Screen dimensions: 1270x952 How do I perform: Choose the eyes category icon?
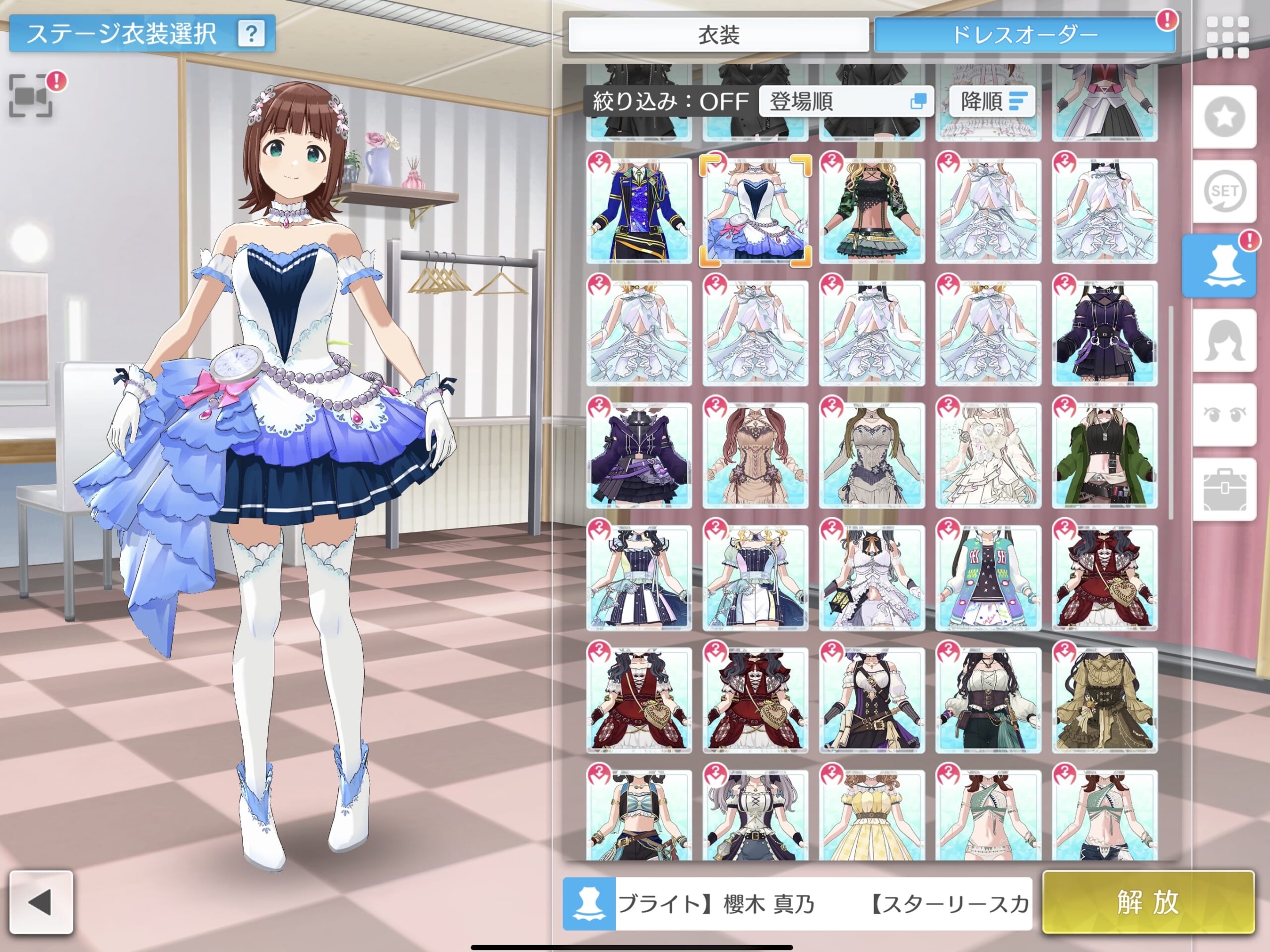1224,415
